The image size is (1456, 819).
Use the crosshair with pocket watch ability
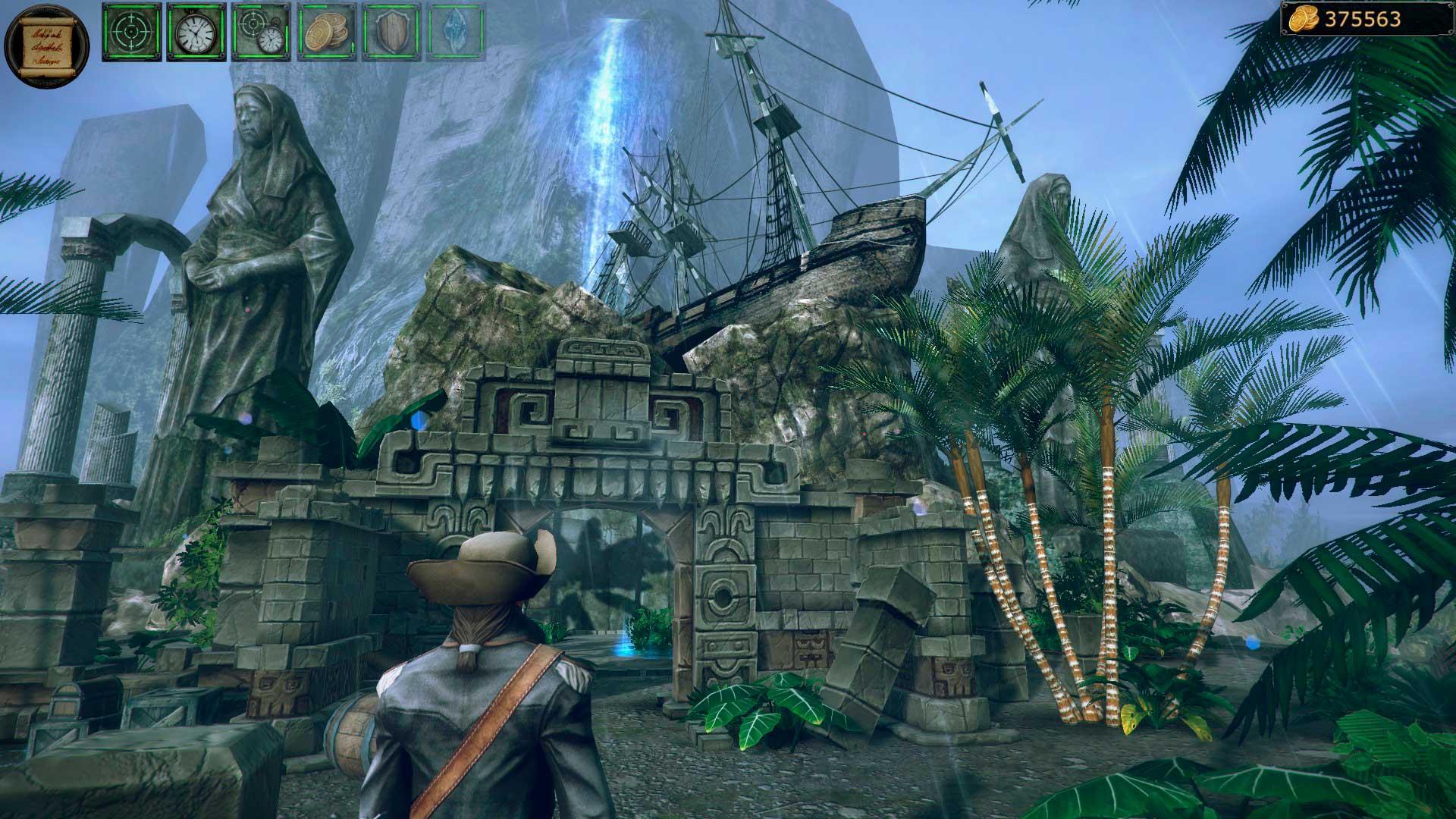click(262, 32)
